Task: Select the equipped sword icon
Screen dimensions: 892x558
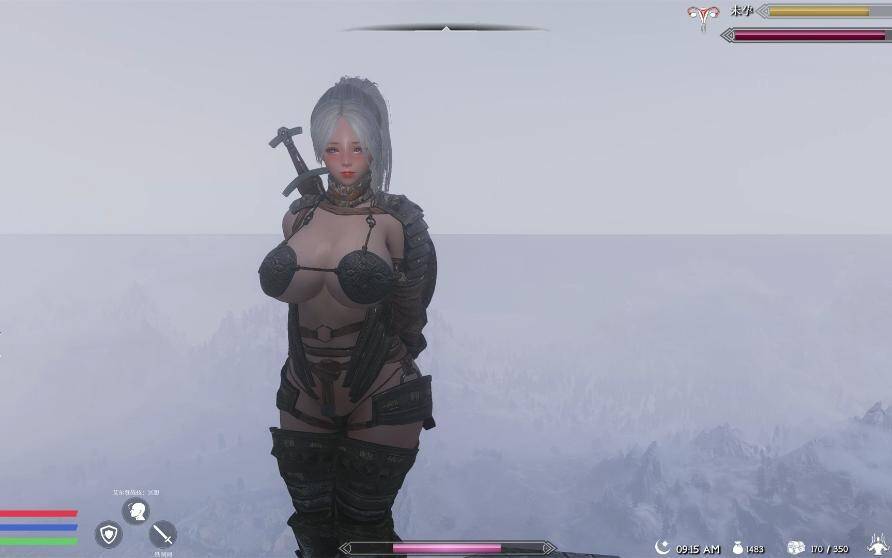Action: point(162,534)
